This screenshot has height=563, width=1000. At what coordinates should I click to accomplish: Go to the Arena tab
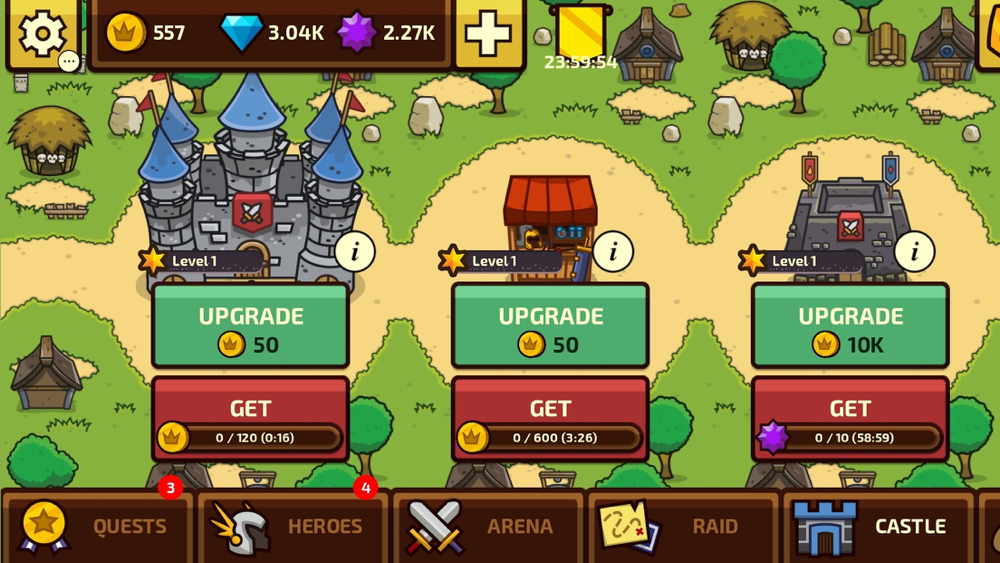point(487,527)
